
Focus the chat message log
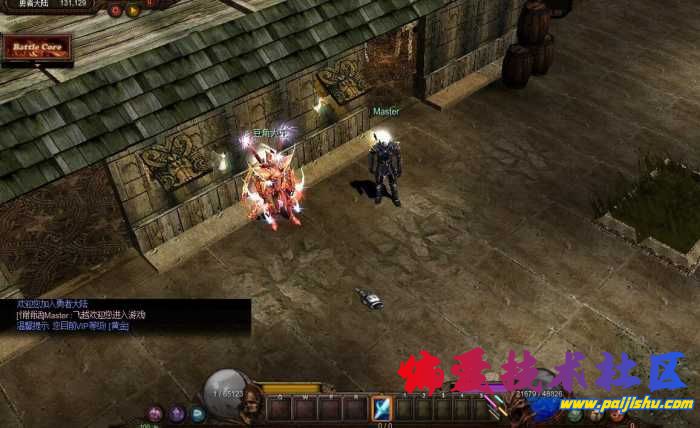[125, 314]
